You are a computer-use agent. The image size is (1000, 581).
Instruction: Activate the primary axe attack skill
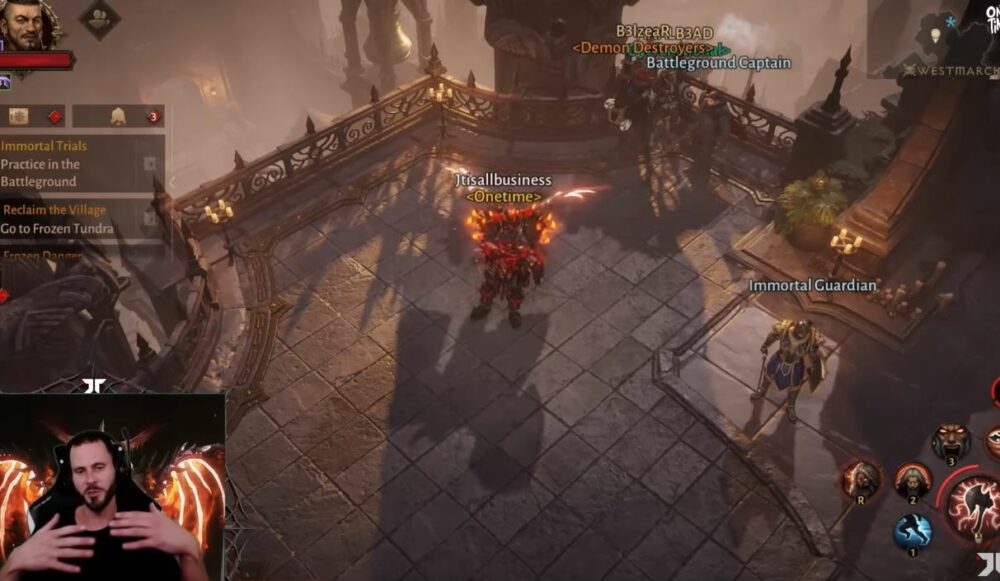975,501
